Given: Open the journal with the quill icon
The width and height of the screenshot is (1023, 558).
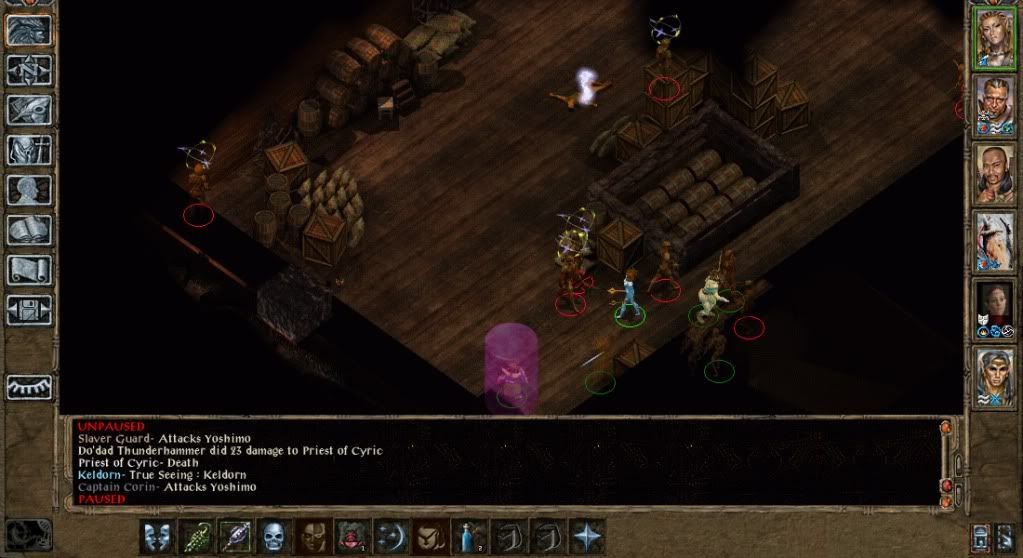Looking at the screenshot, I should (x=29, y=109).
